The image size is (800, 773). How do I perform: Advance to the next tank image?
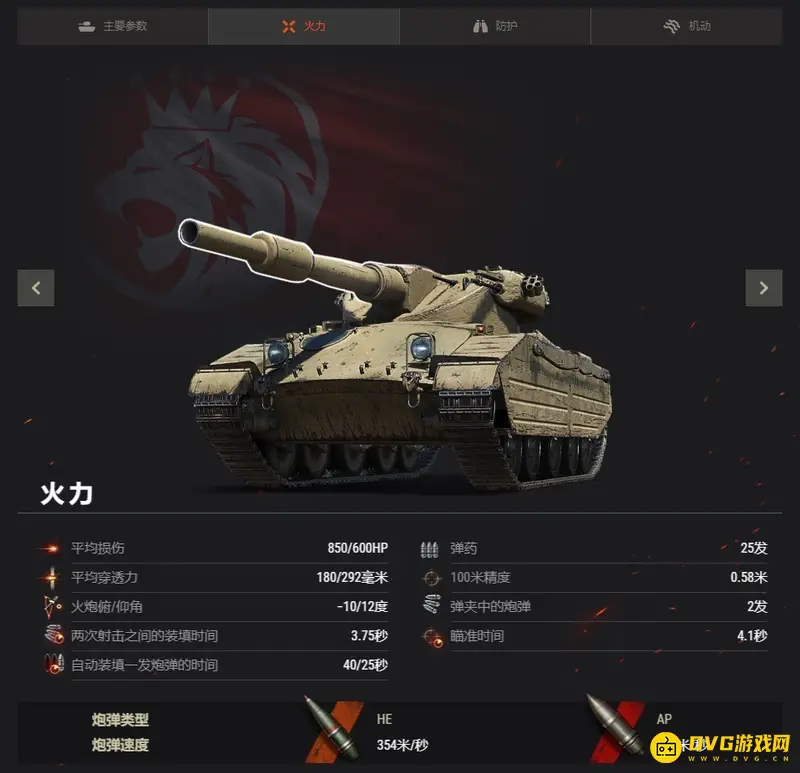[764, 288]
